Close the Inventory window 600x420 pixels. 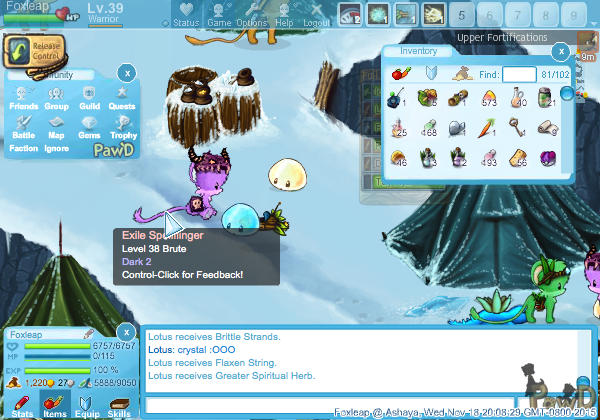pyautogui.click(x=561, y=50)
